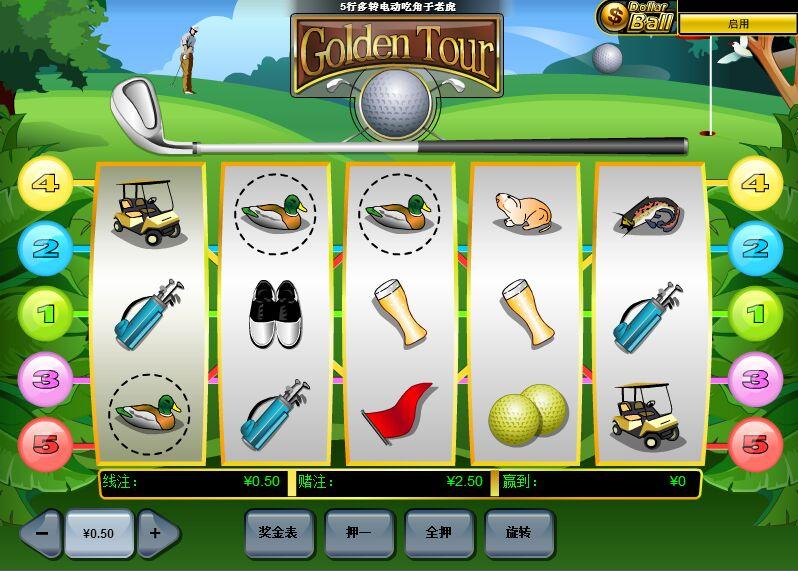
Task: Open the 奖金表 paytable
Action: [x=279, y=533]
